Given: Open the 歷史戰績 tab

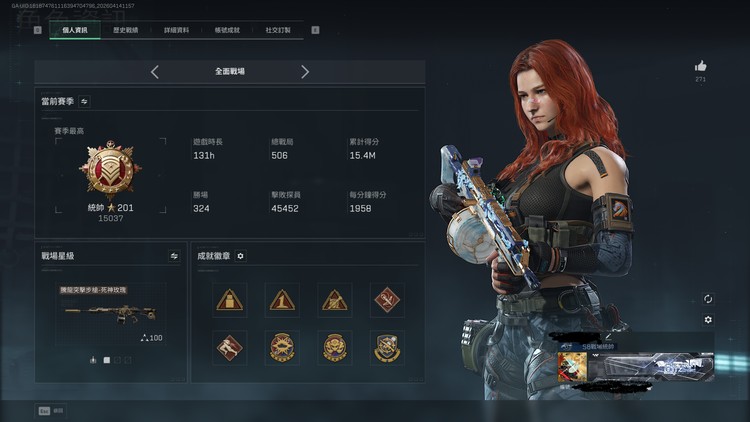Looking at the screenshot, I should pyautogui.click(x=126, y=30).
